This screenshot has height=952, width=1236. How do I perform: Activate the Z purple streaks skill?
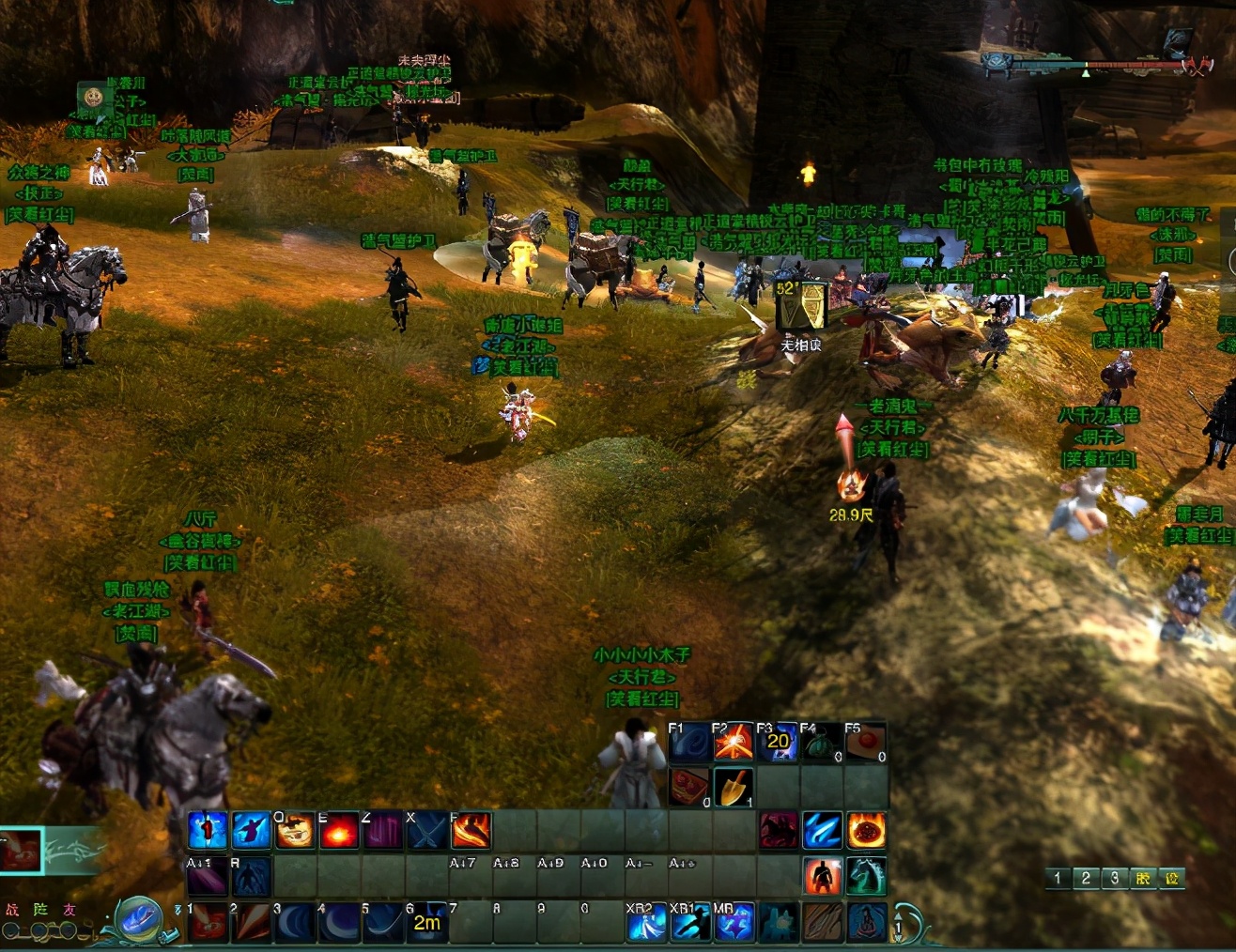382,831
